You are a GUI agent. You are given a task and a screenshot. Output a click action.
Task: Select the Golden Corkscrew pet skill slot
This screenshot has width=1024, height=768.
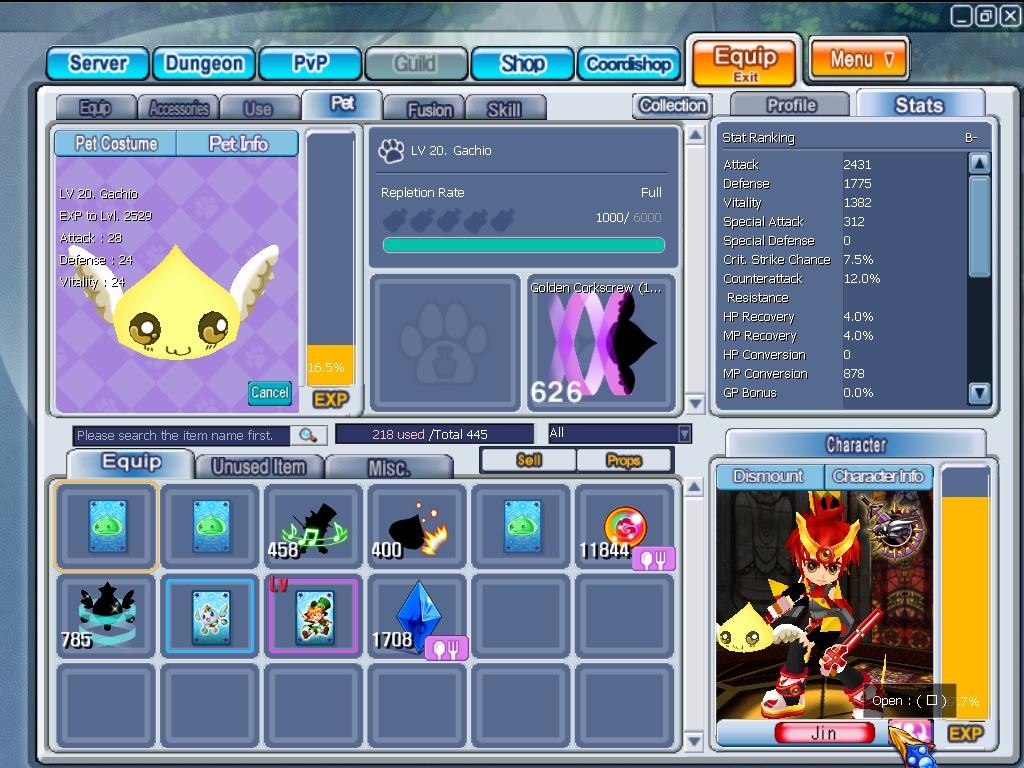pyautogui.click(x=600, y=343)
